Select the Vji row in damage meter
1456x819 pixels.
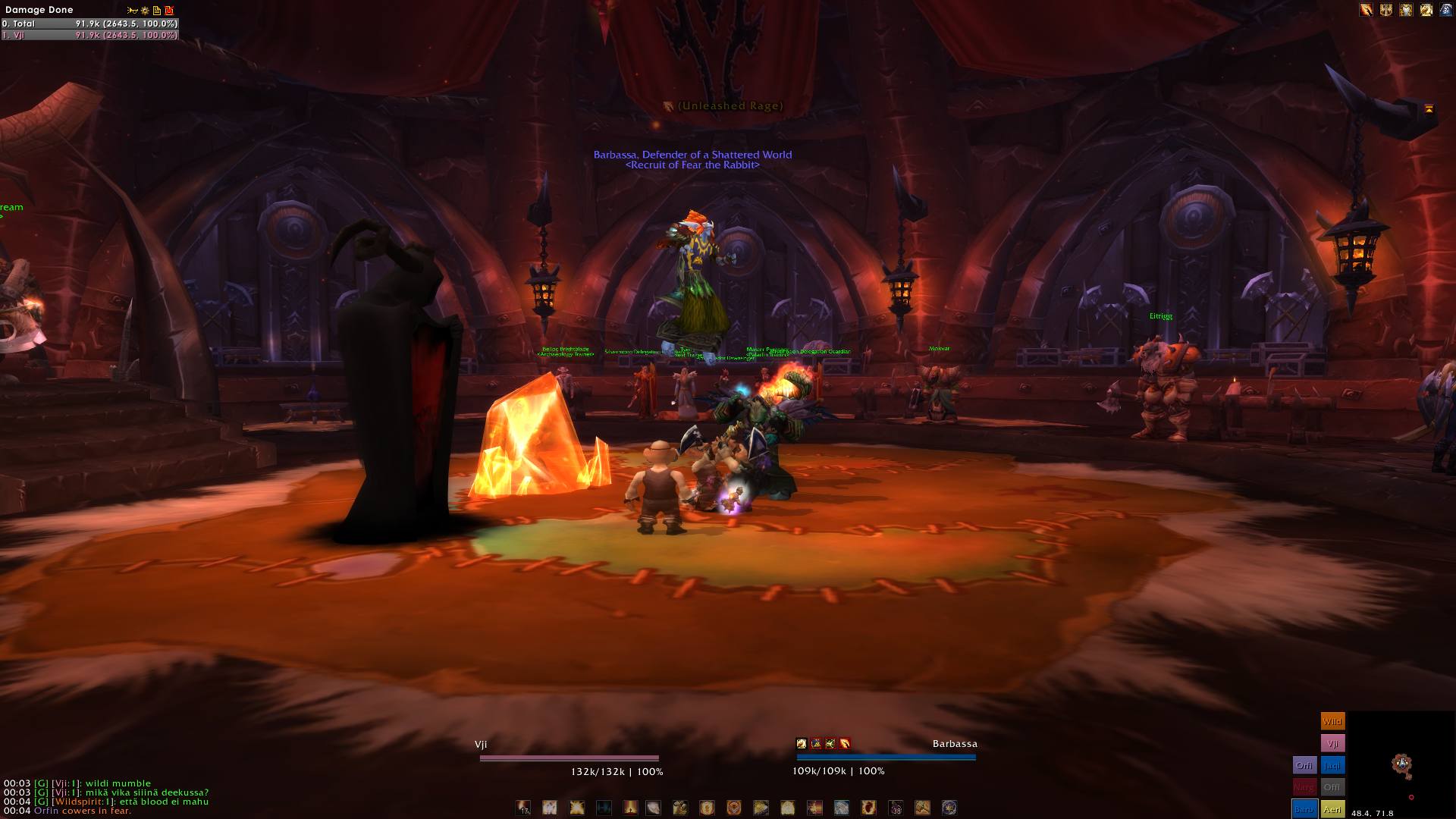(89, 35)
